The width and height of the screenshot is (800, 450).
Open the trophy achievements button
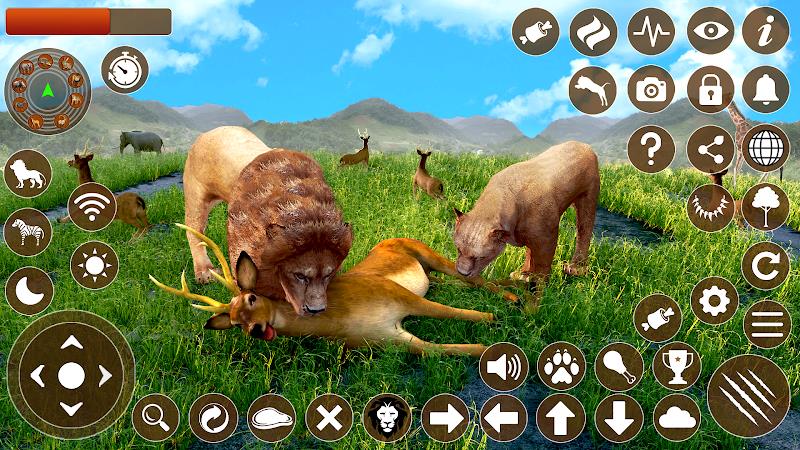coord(677,367)
